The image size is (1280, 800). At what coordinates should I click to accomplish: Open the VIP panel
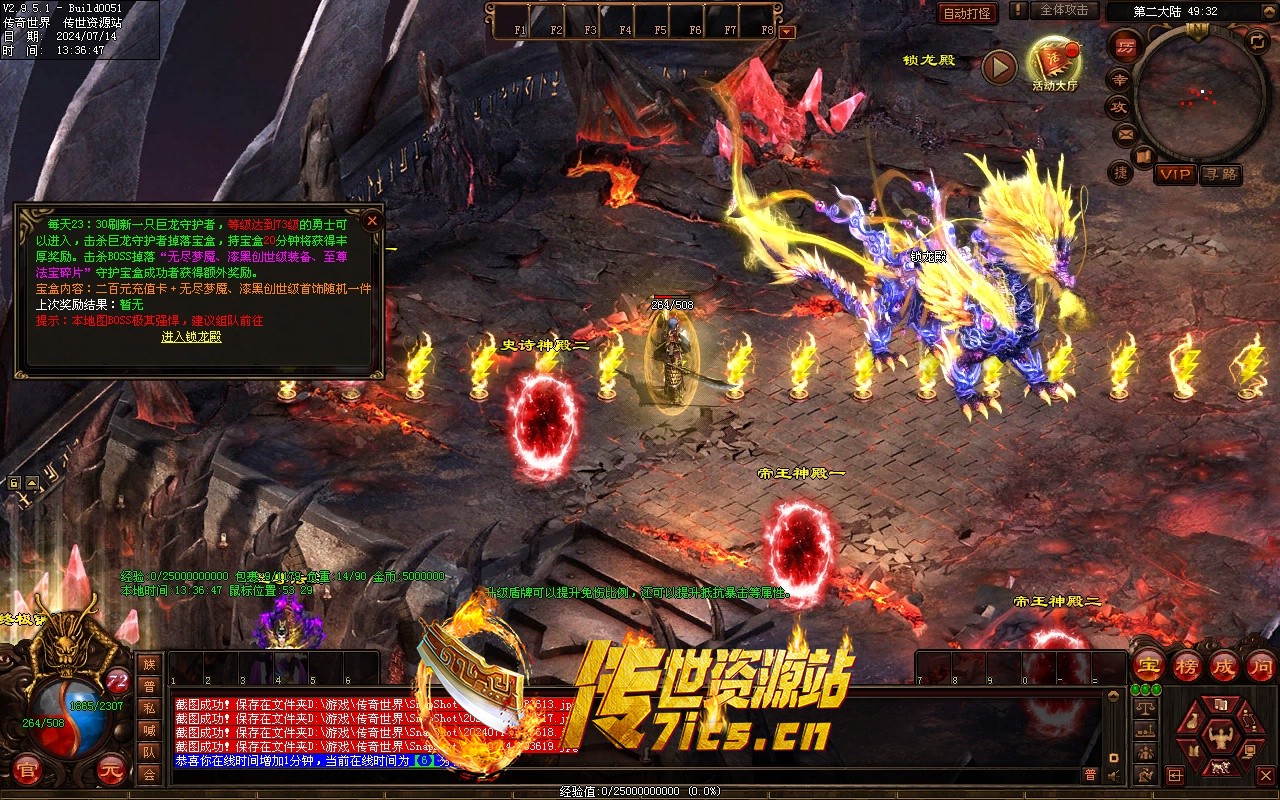tap(1175, 174)
